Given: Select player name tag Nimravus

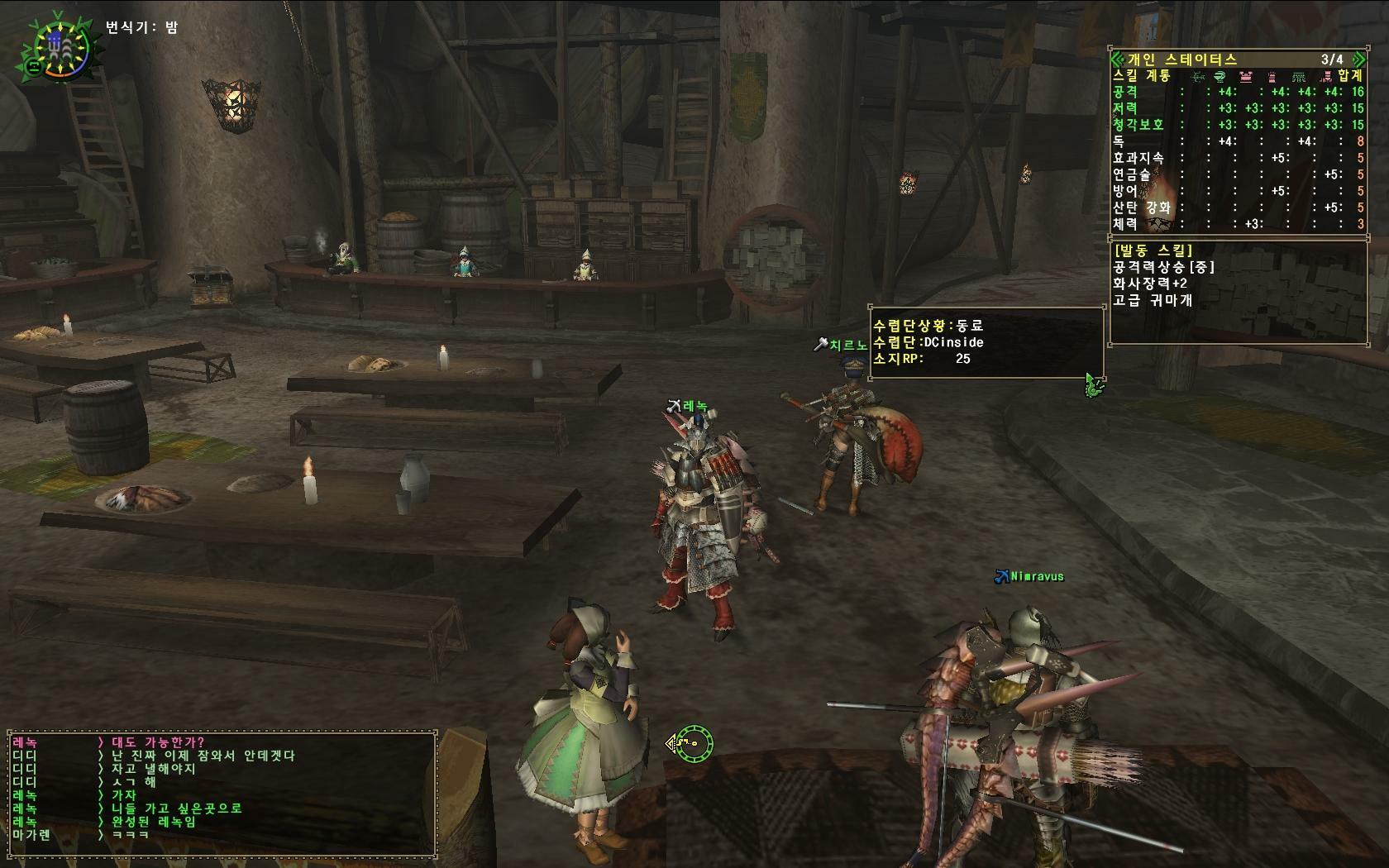Looking at the screenshot, I should tap(1036, 576).
